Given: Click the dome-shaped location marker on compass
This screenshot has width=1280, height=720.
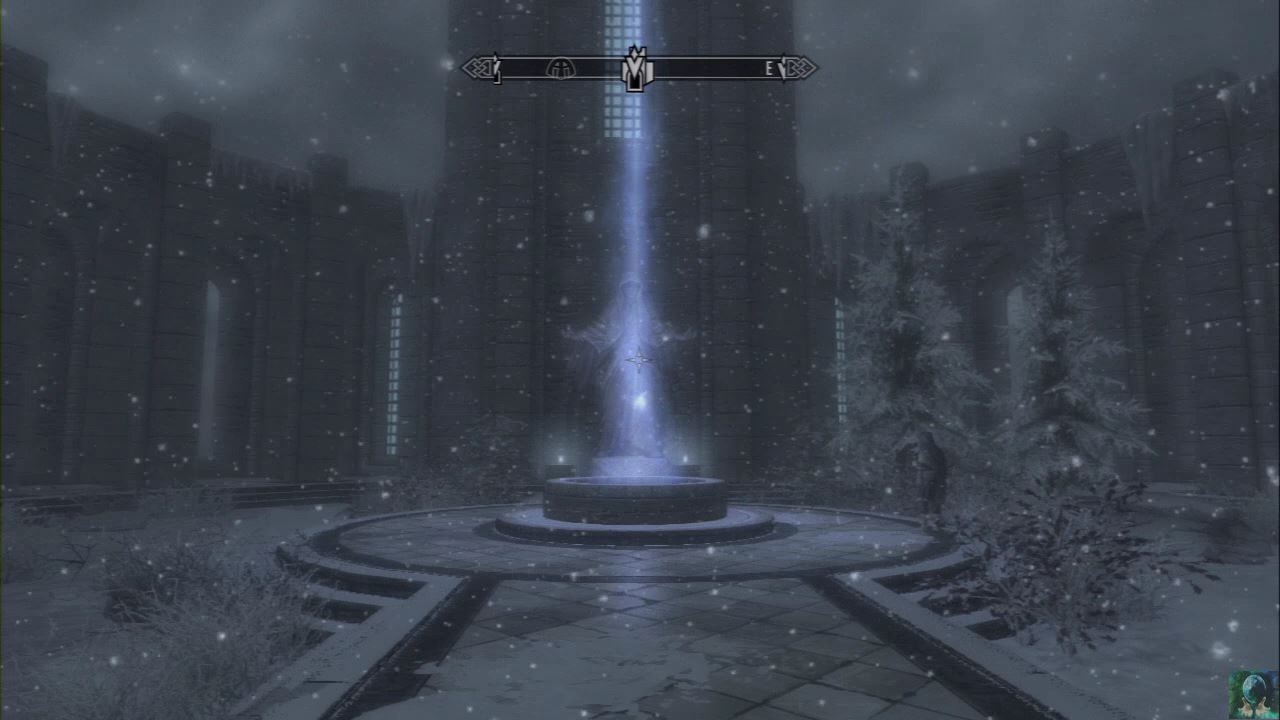Looking at the screenshot, I should point(560,68).
